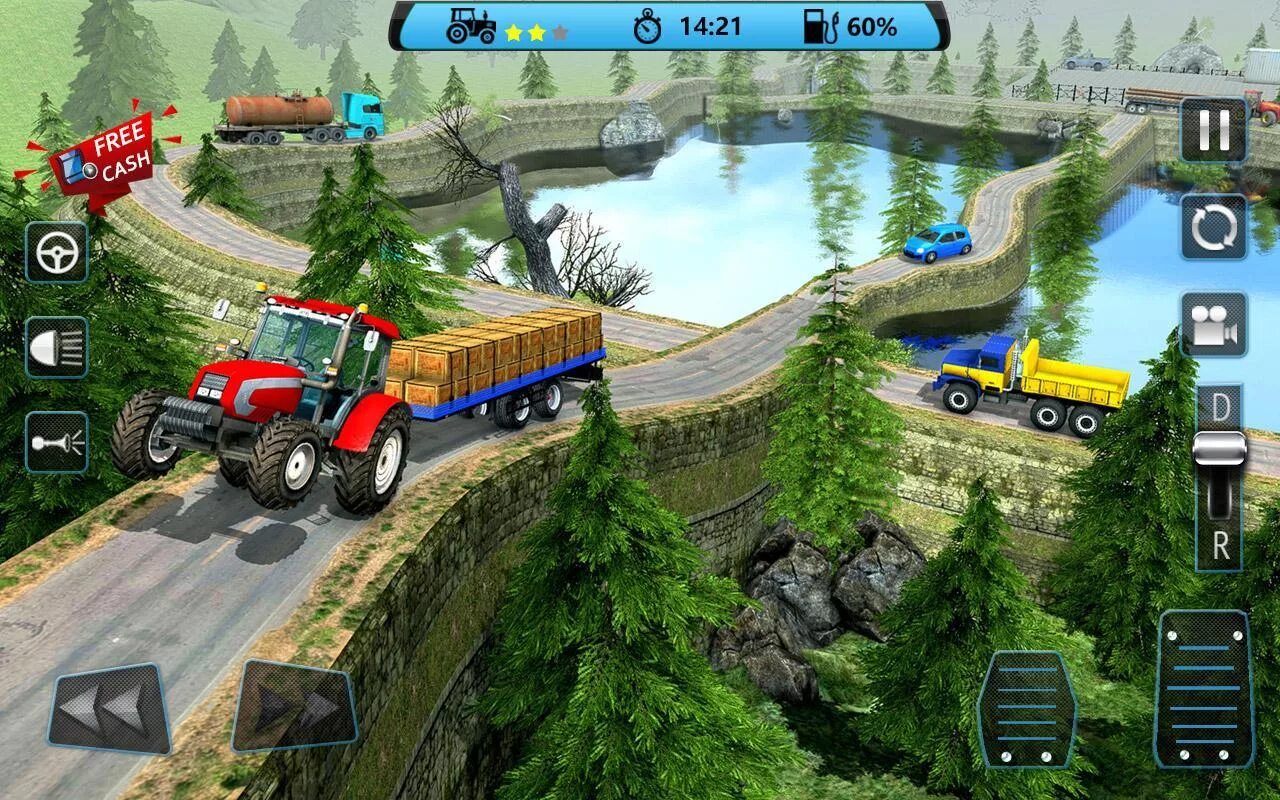Set the gear selector to D

[1220, 408]
